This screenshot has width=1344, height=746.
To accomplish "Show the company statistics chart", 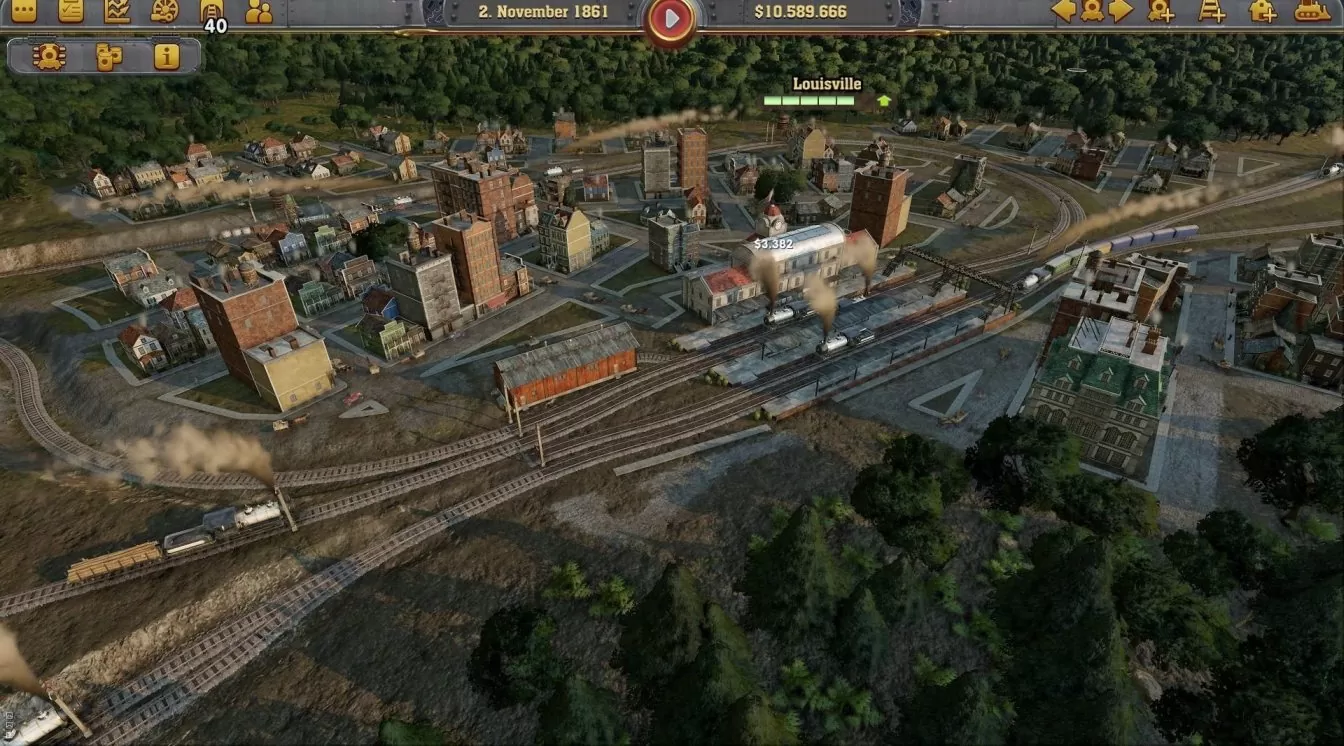I will click(118, 11).
